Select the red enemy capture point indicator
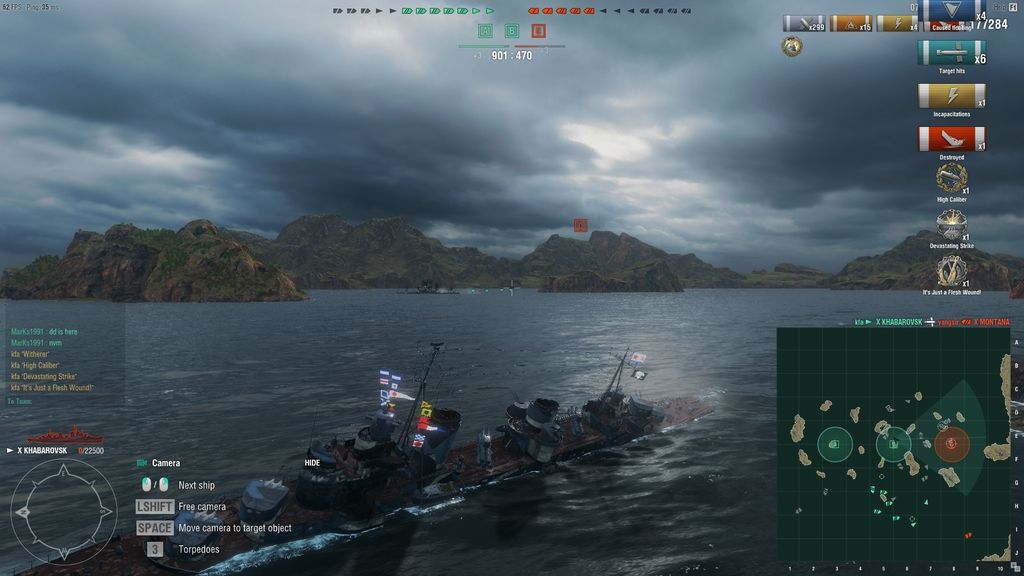1024x576 pixels. point(538,31)
